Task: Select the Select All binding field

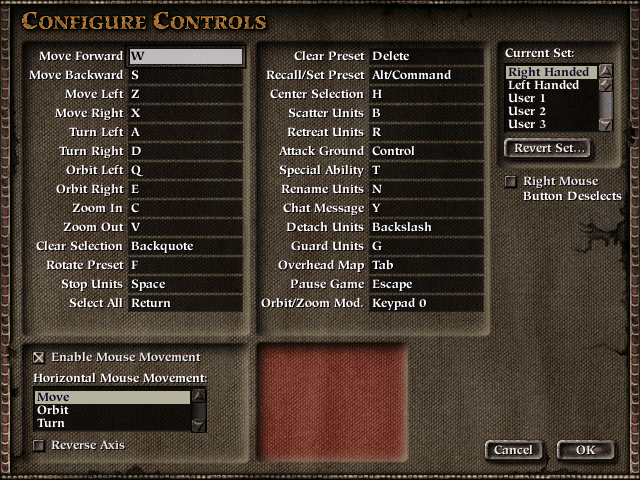Action: (186, 303)
